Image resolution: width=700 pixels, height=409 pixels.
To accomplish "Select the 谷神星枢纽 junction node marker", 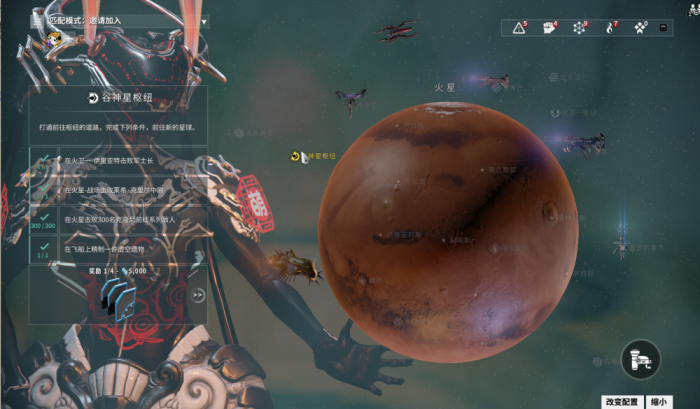I will pyautogui.click(x=297, y=156).
